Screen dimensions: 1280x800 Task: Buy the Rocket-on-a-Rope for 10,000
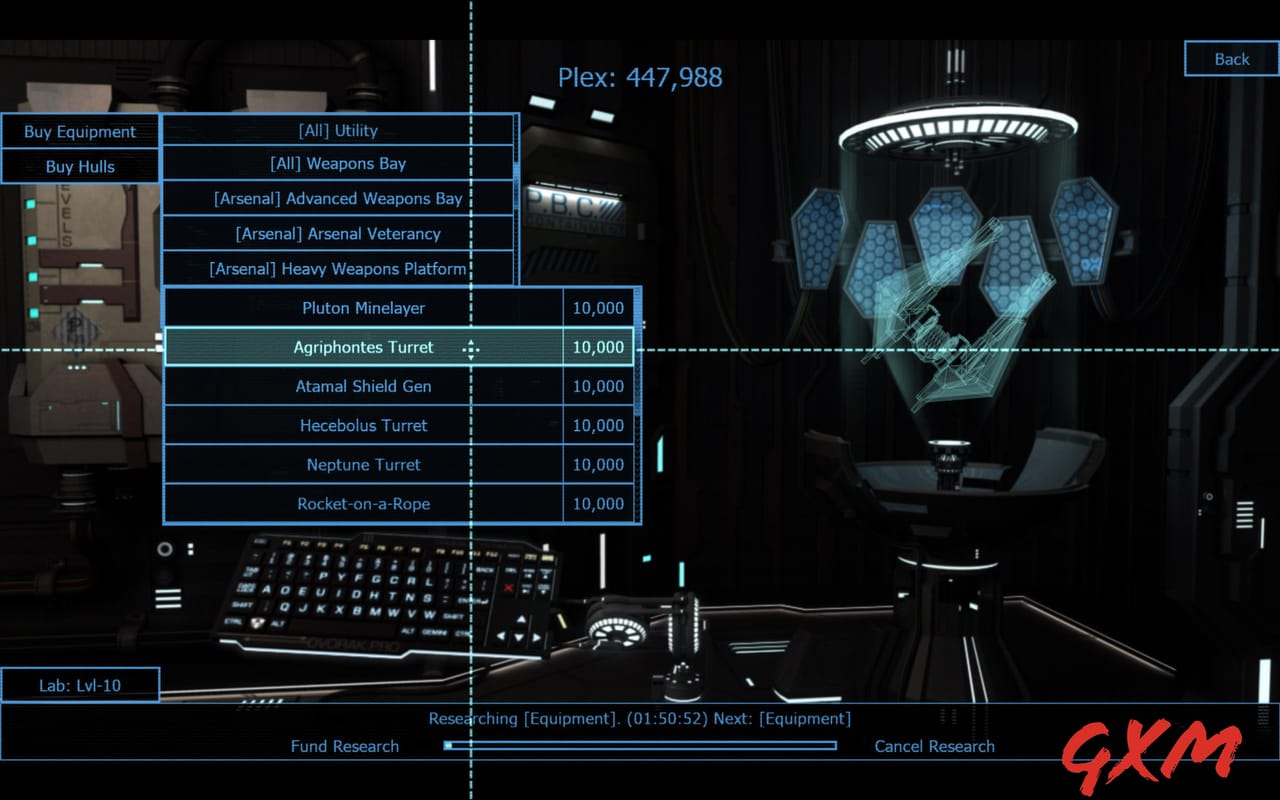pyautogui.click(x=363, y=504)
